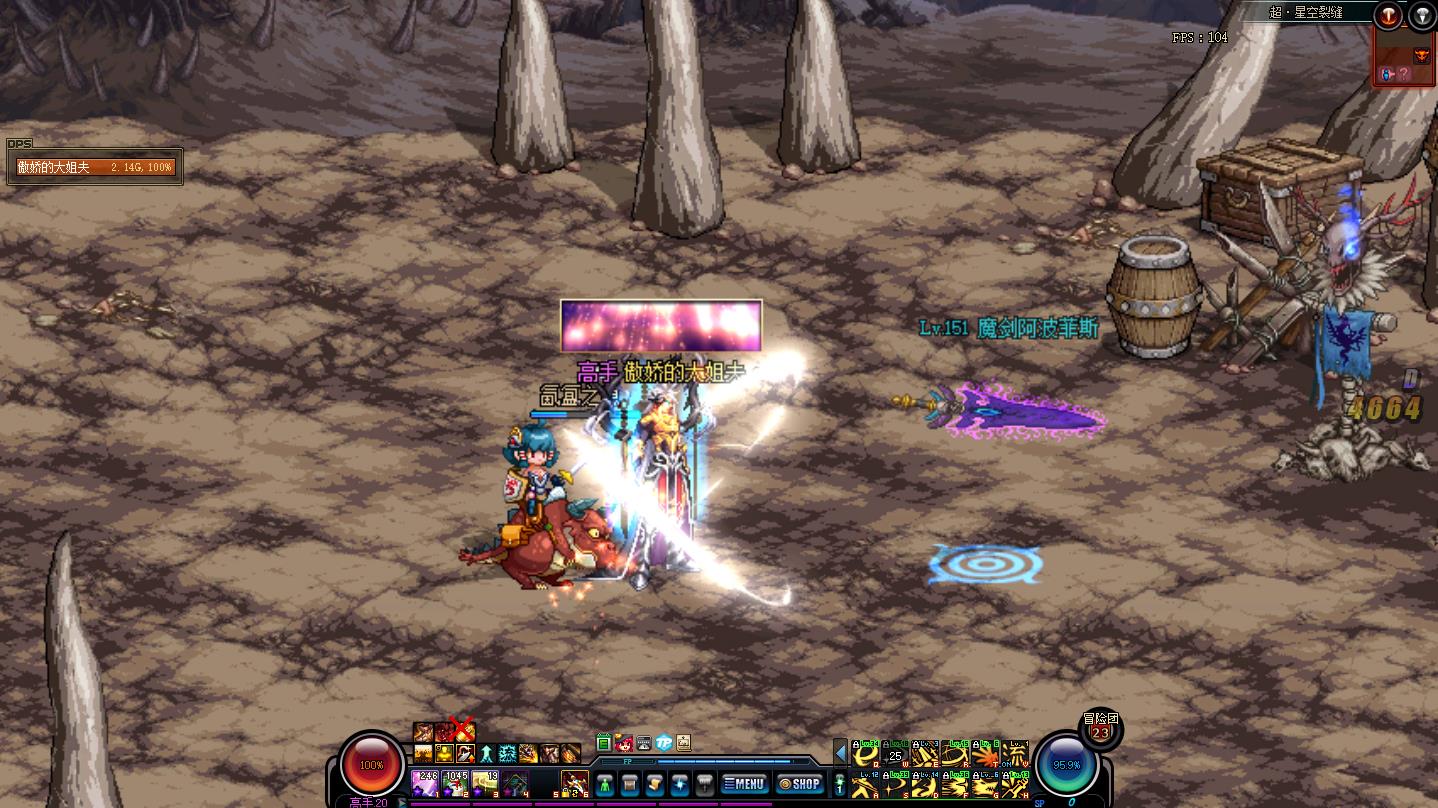The width and height of the screenshot is (1438, 808).
Task: Use the potion in quick slot 1 showing 246
Action: tap(424, 783)
